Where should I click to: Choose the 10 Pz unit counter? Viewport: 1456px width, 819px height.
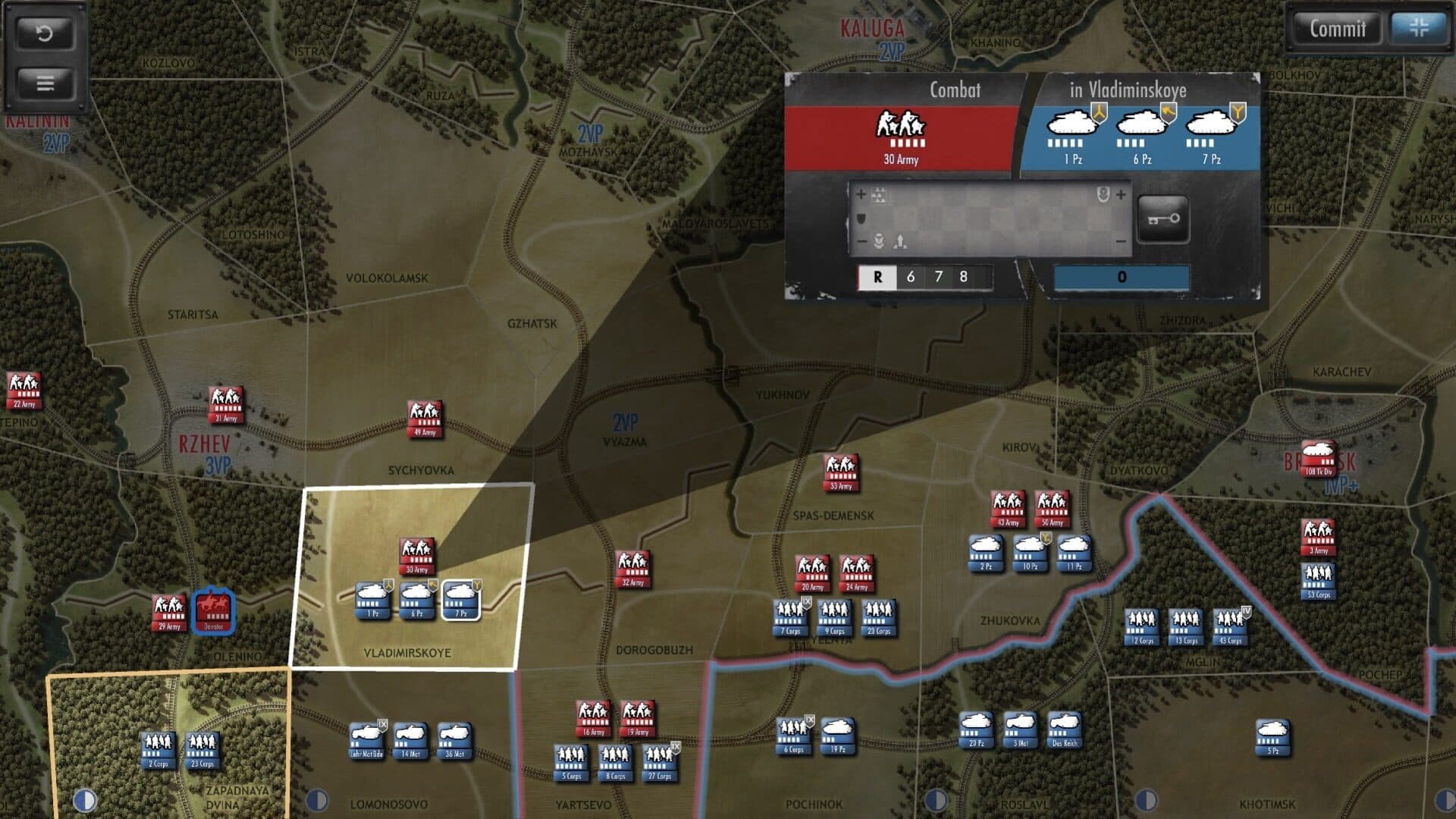click(x=1030, y=553)
